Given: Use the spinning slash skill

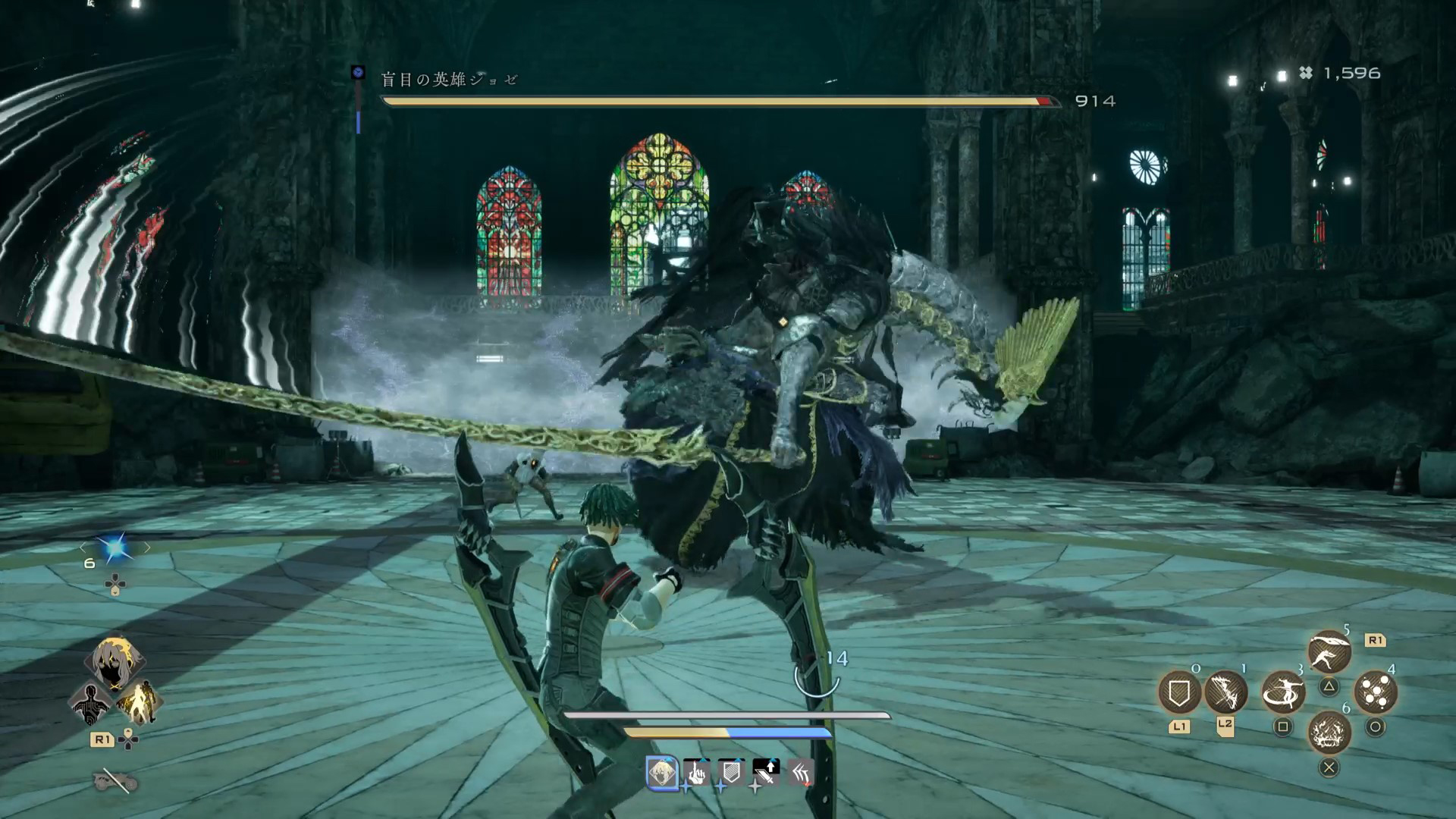Looking at the screenshot, I should (x=1282, y=692).
